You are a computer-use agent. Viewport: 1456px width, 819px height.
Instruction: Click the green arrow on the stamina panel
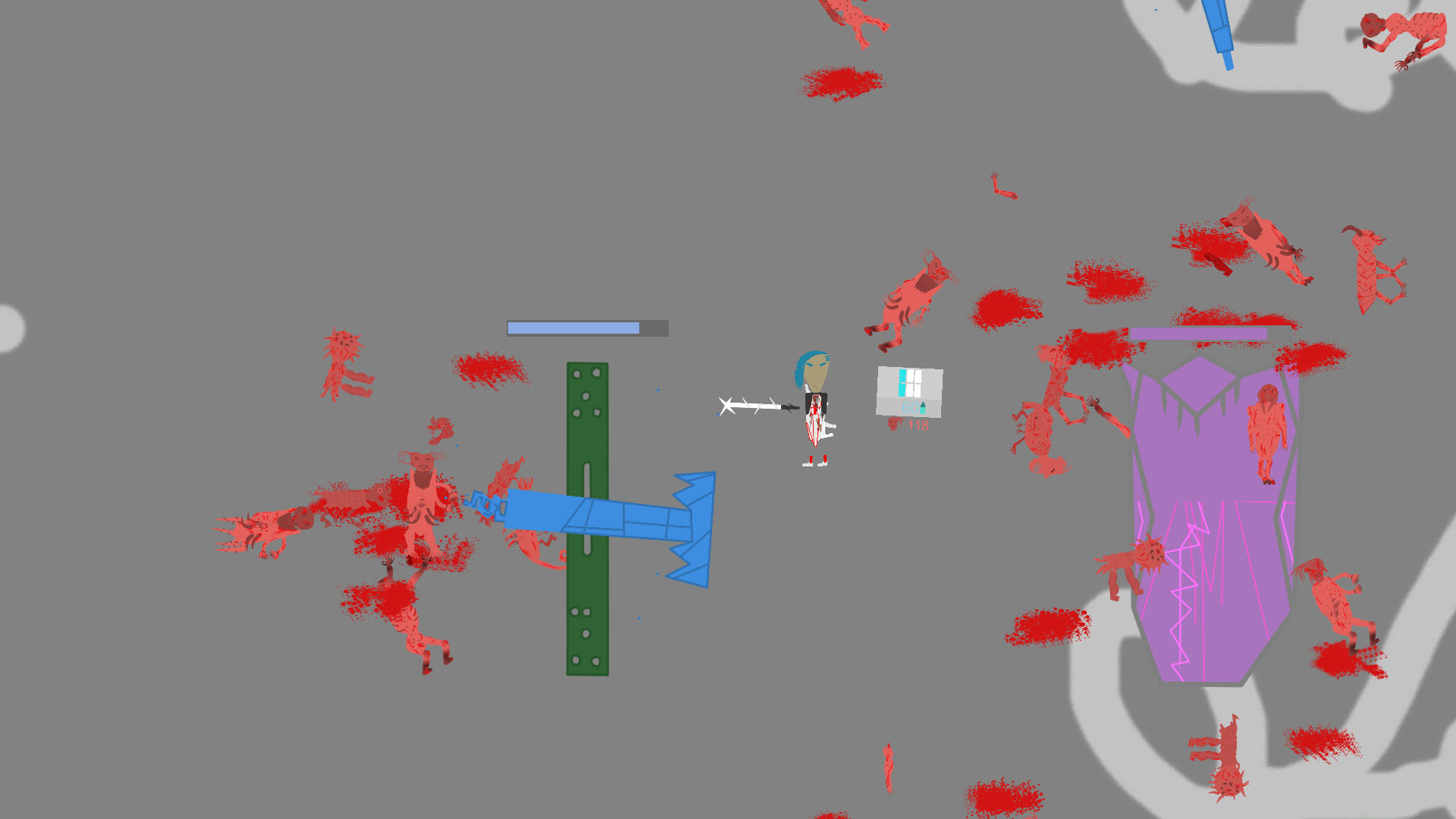[x=923, y=405]
